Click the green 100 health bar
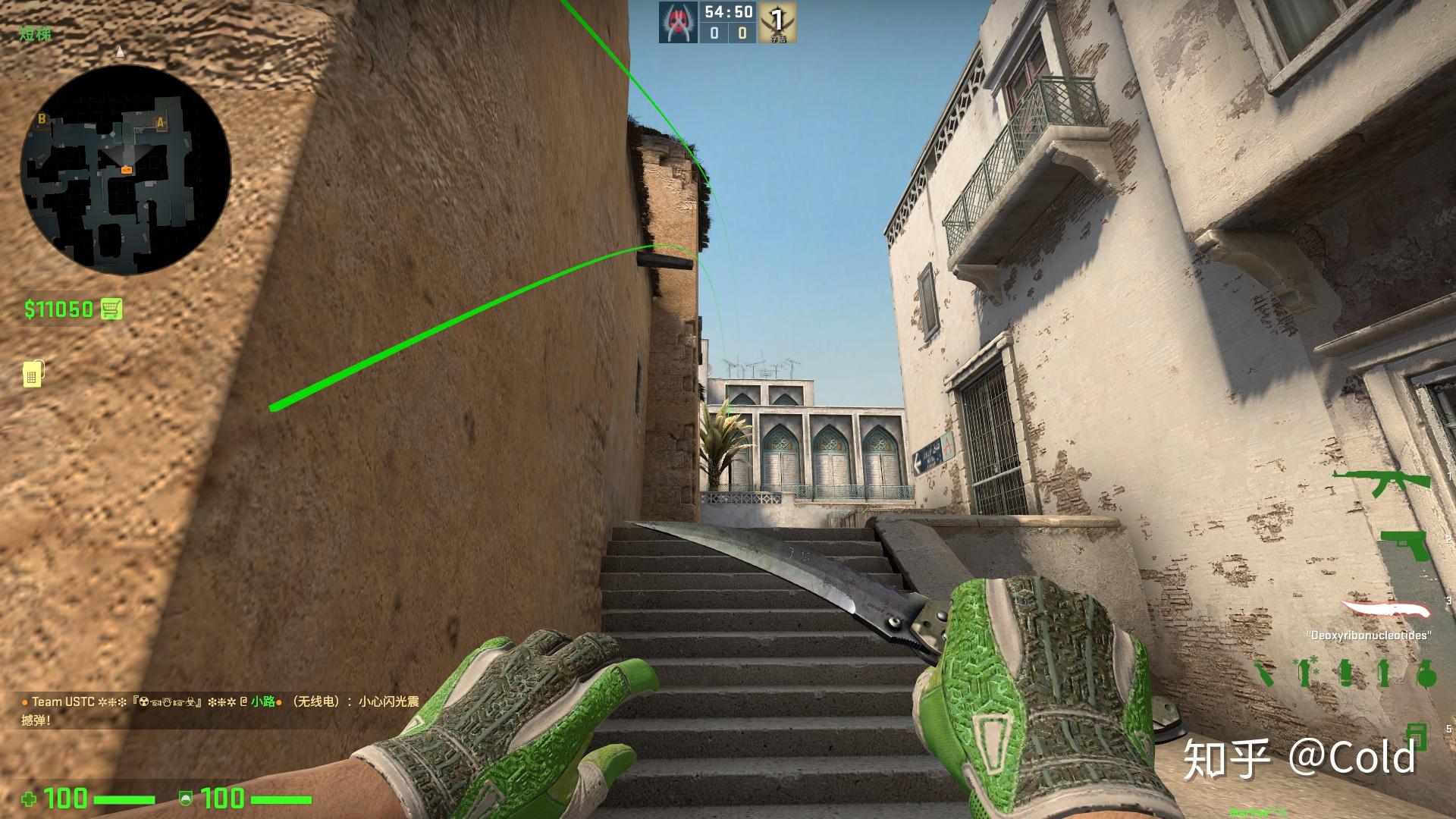This screenshot has height=819, width=1456. click(x=124, y=800)
